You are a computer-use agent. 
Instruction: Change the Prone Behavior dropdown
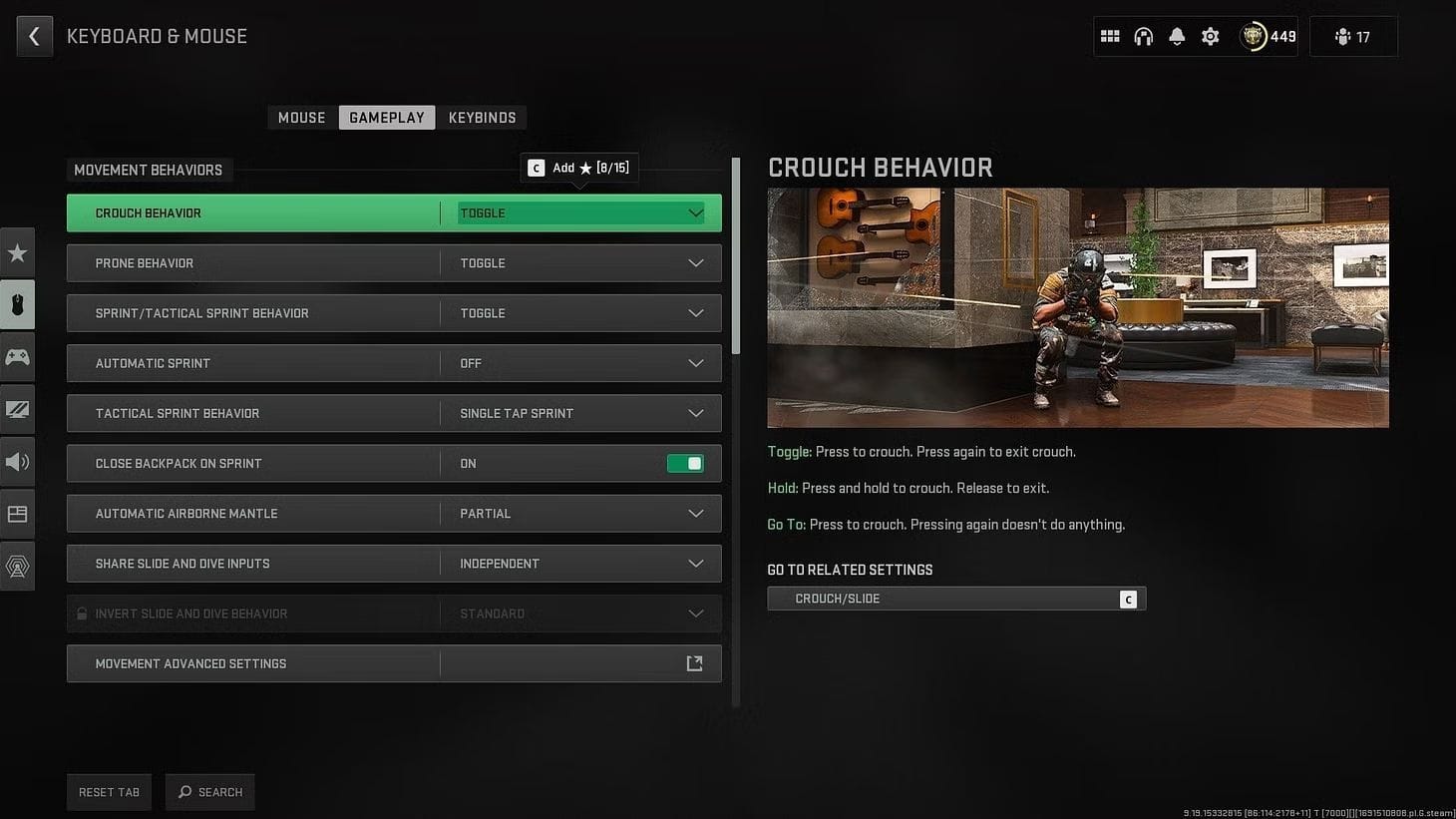(x=580, y=263)
